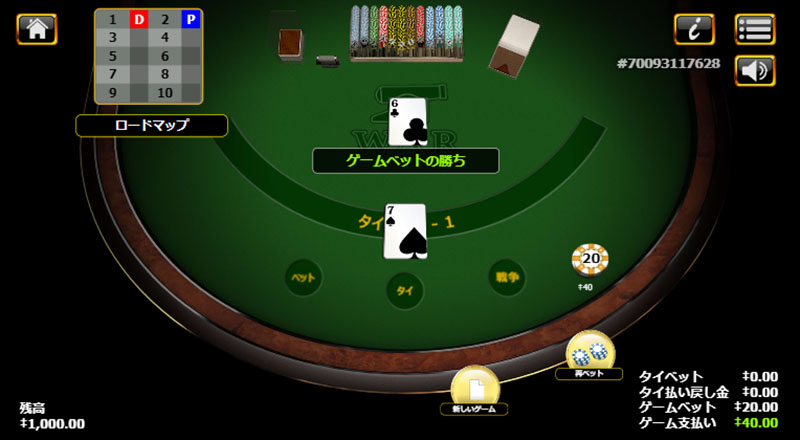Pick the 20 value chip

[590, 260]
